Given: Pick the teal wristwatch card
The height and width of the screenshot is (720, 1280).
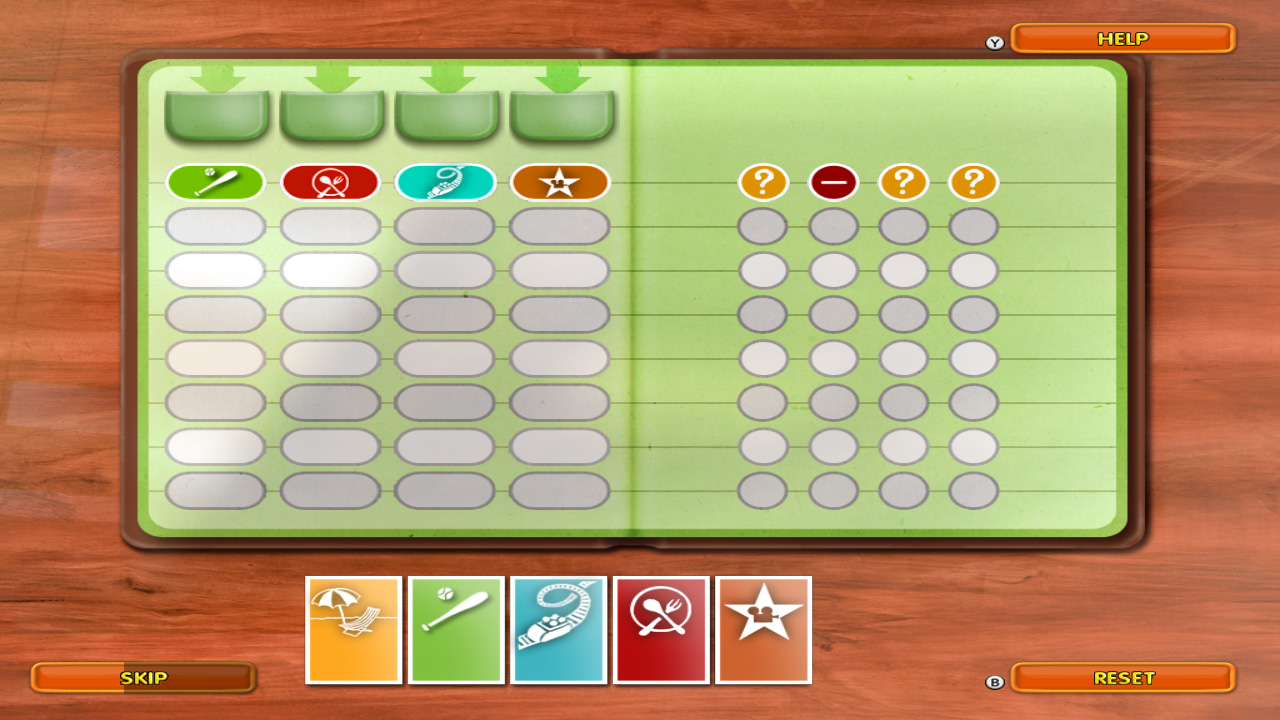Looking at the screenshot, I should [x=560, y=628].
